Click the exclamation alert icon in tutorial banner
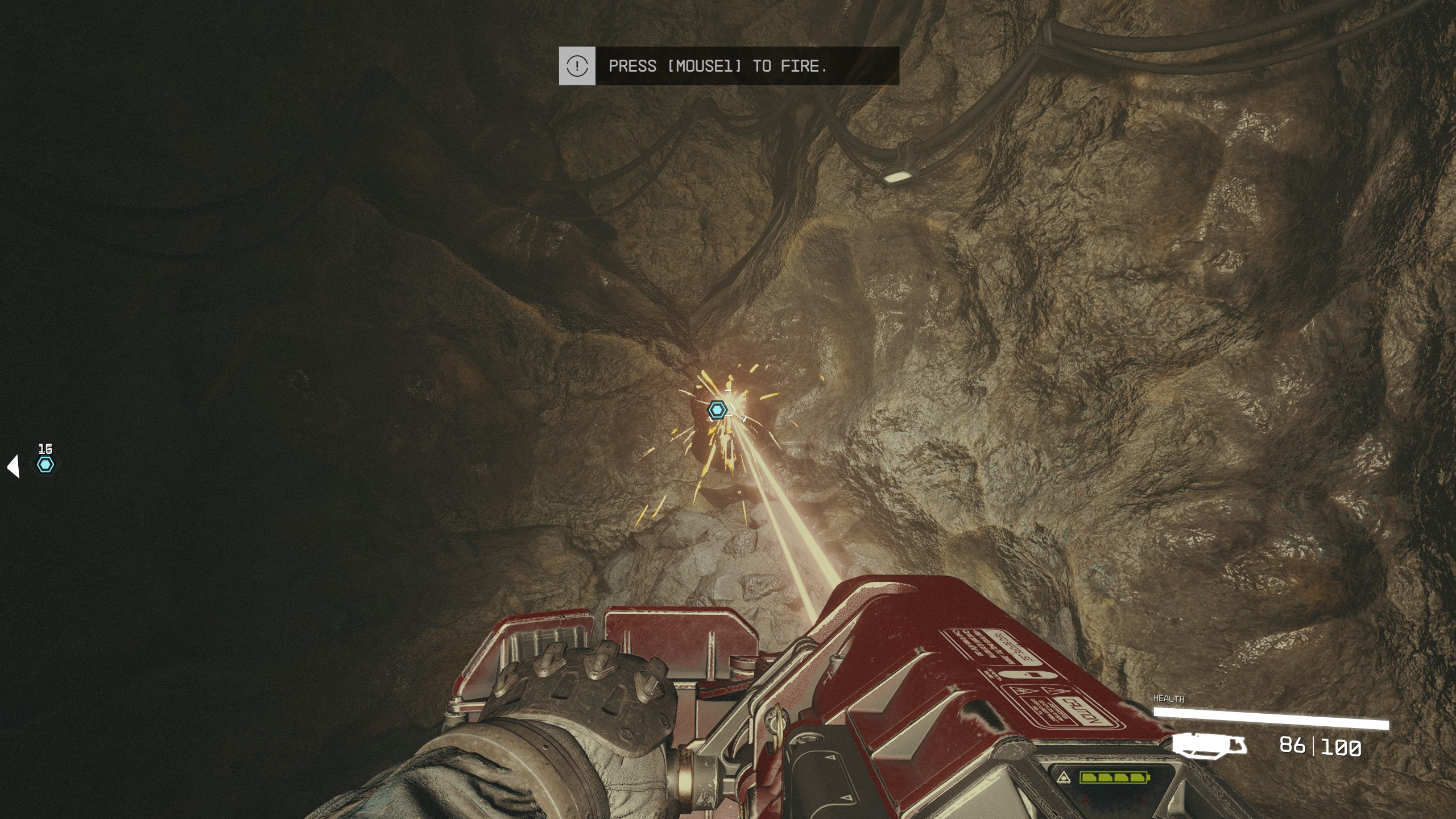 [x=577, y=66]
